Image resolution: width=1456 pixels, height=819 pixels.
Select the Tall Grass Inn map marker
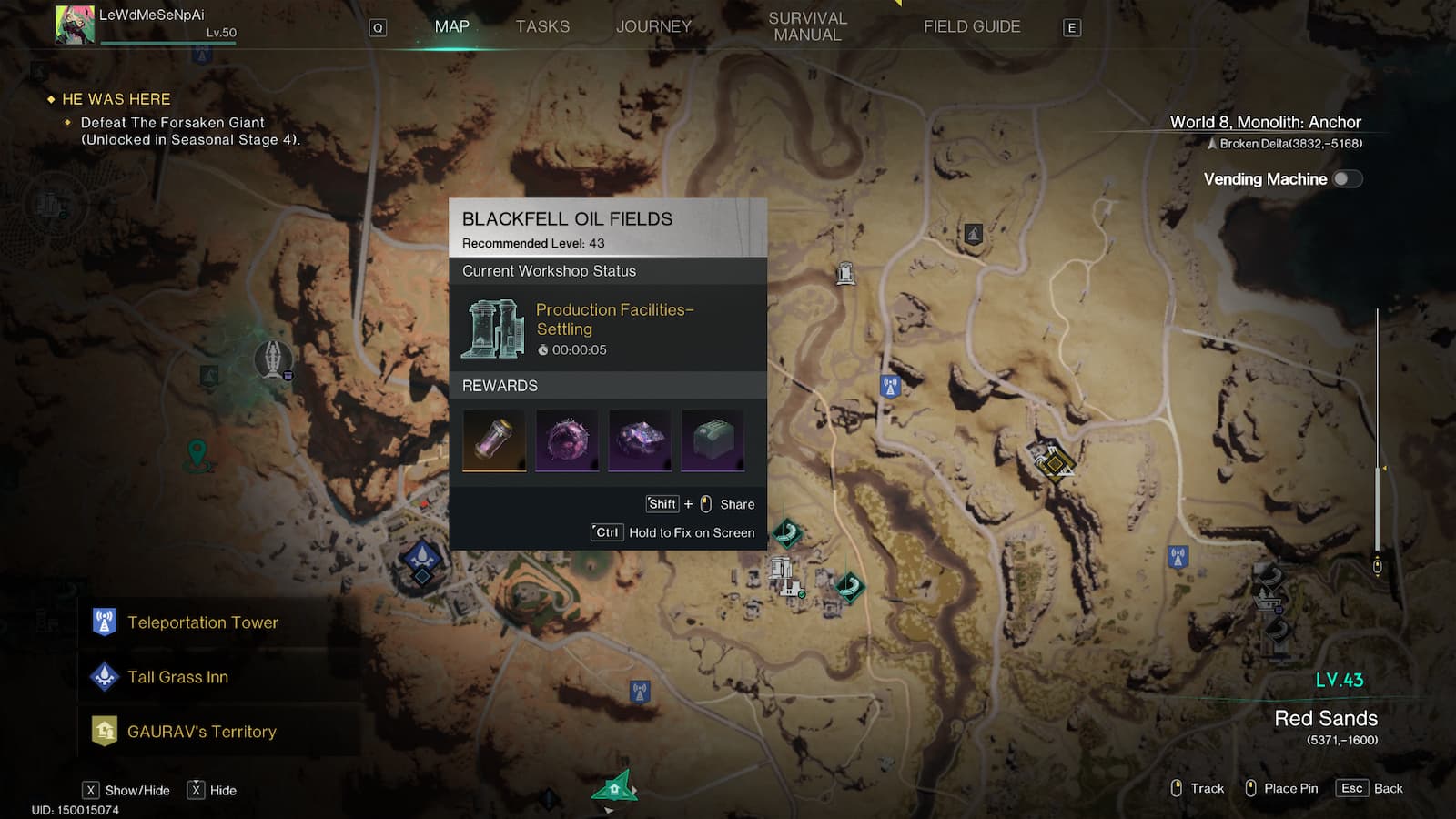coord(422,557)
